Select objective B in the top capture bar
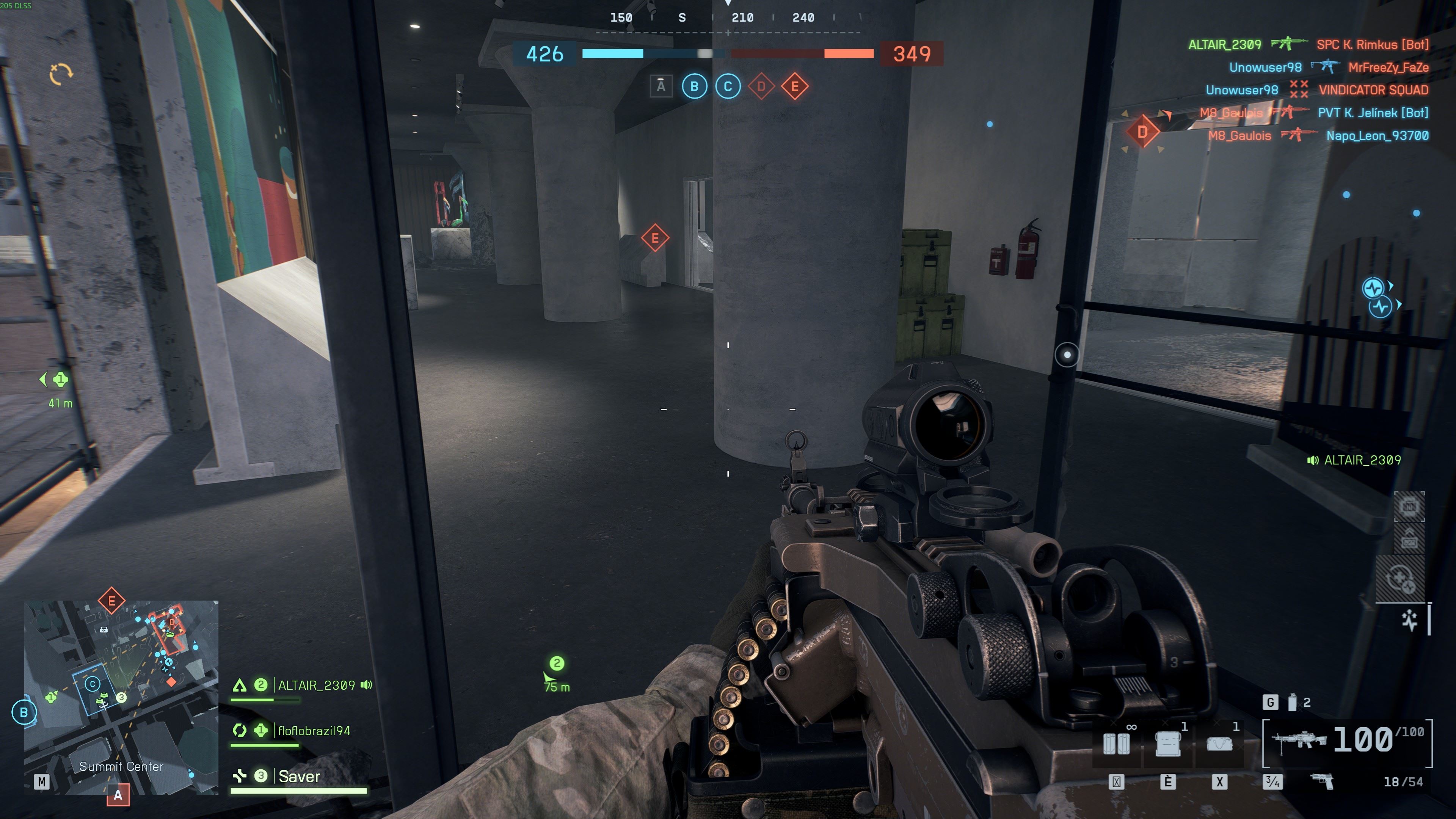The image size is (1456, 819). (694, 86)
